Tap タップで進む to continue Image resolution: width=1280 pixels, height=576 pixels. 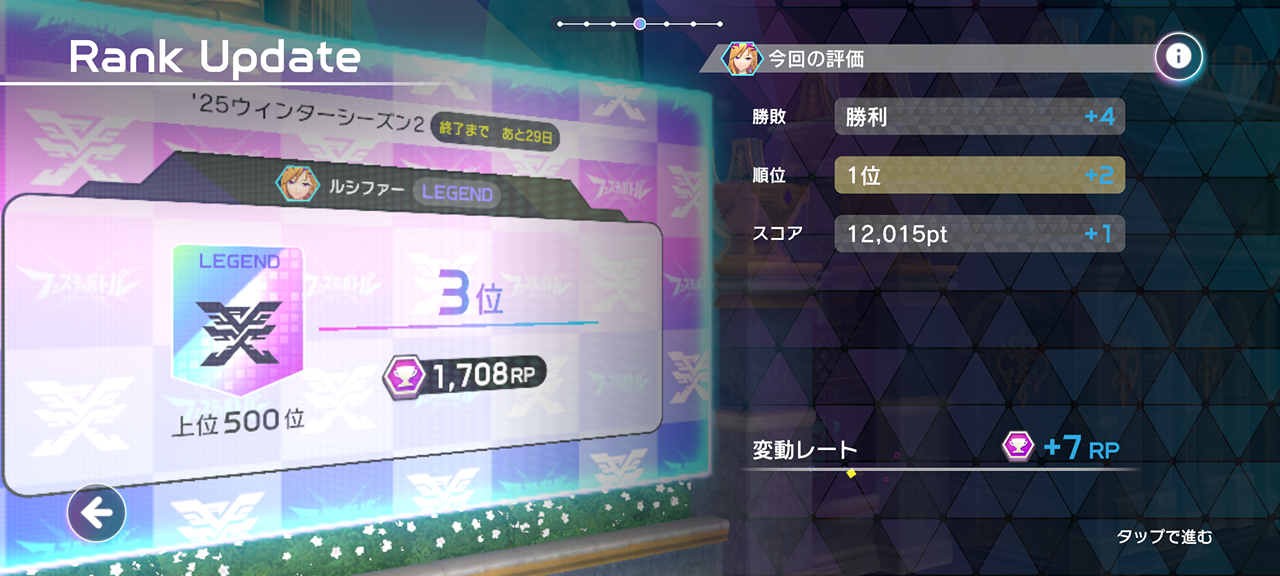1164,537
